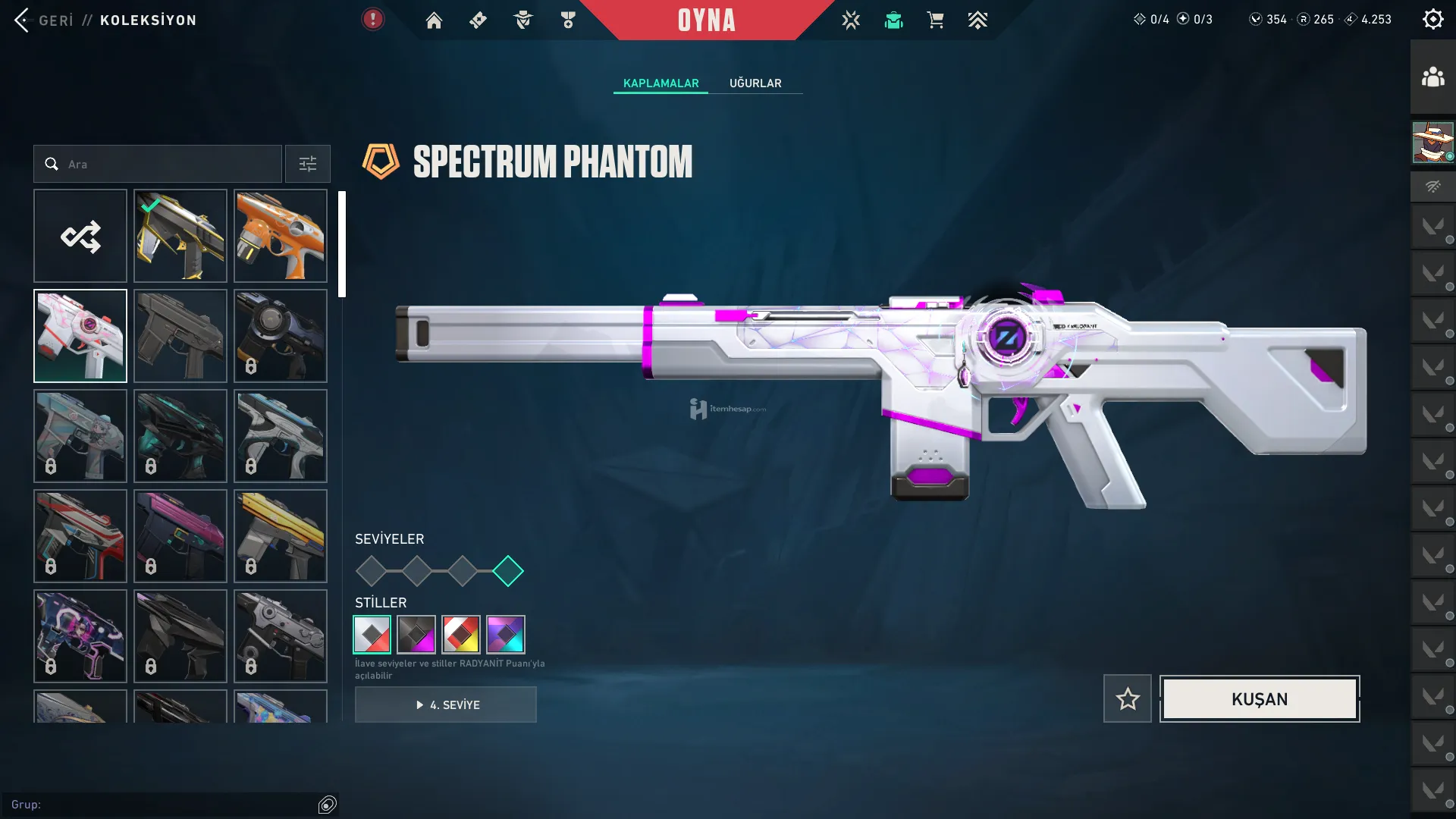This screenshot has height=819, width=1456.
Task: Select the KAPLAMALAR tab
Action: (661, 83)
